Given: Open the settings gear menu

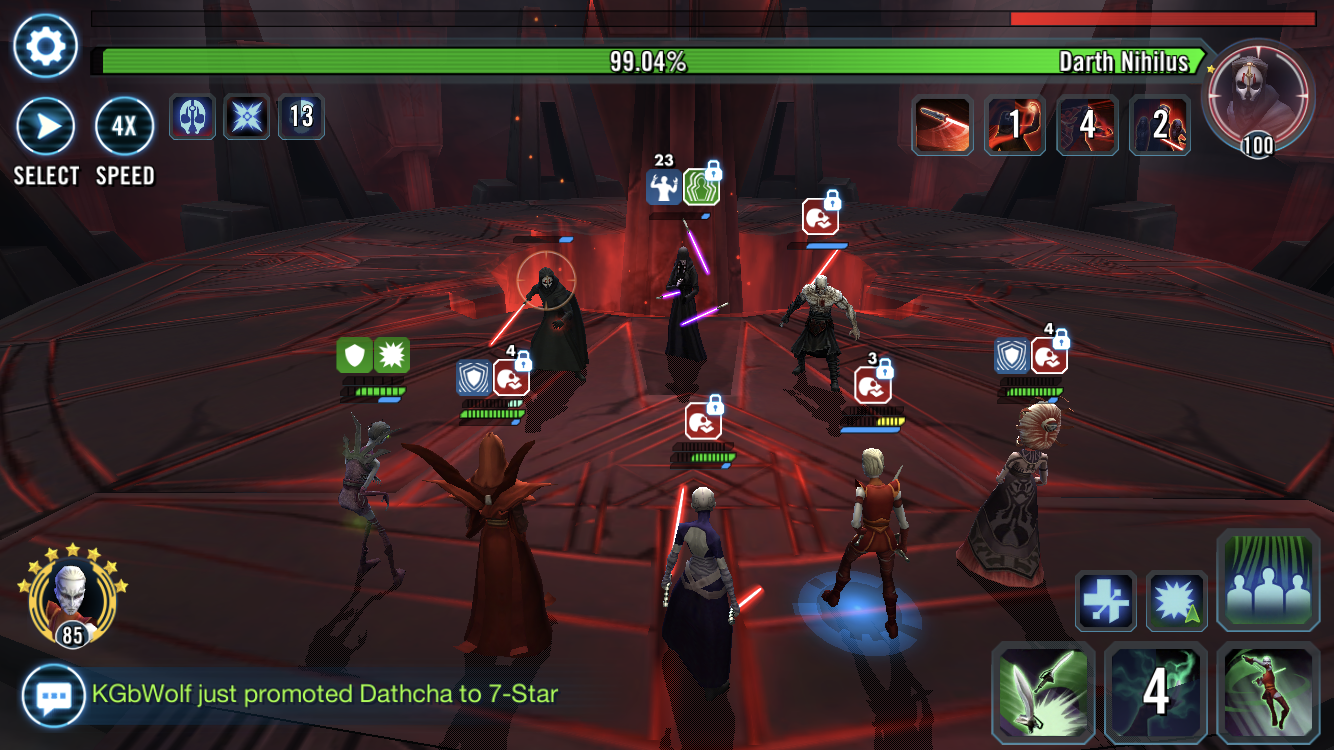Looking at the screenshot, I should click(45, 46).
